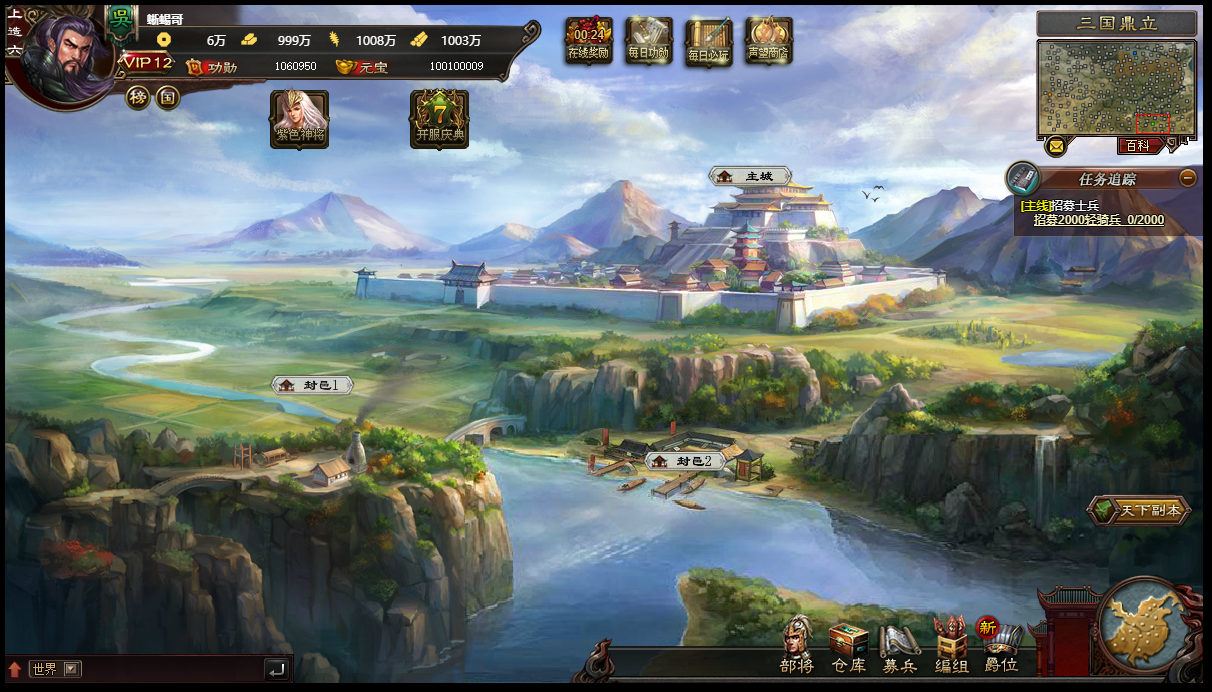Open the 每日必玩 daily activities icon
Viewport: 1212px width, 692px height.
[709, 40]
